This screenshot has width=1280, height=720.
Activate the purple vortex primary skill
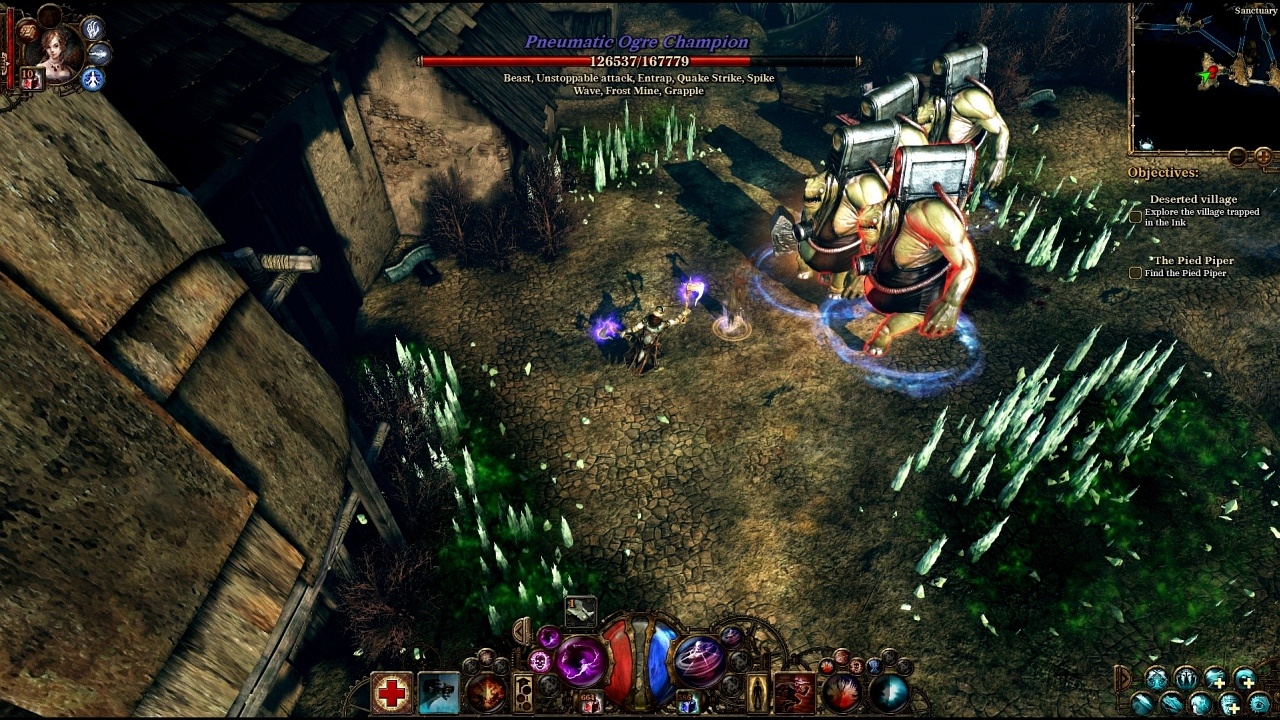coord(581,661)
